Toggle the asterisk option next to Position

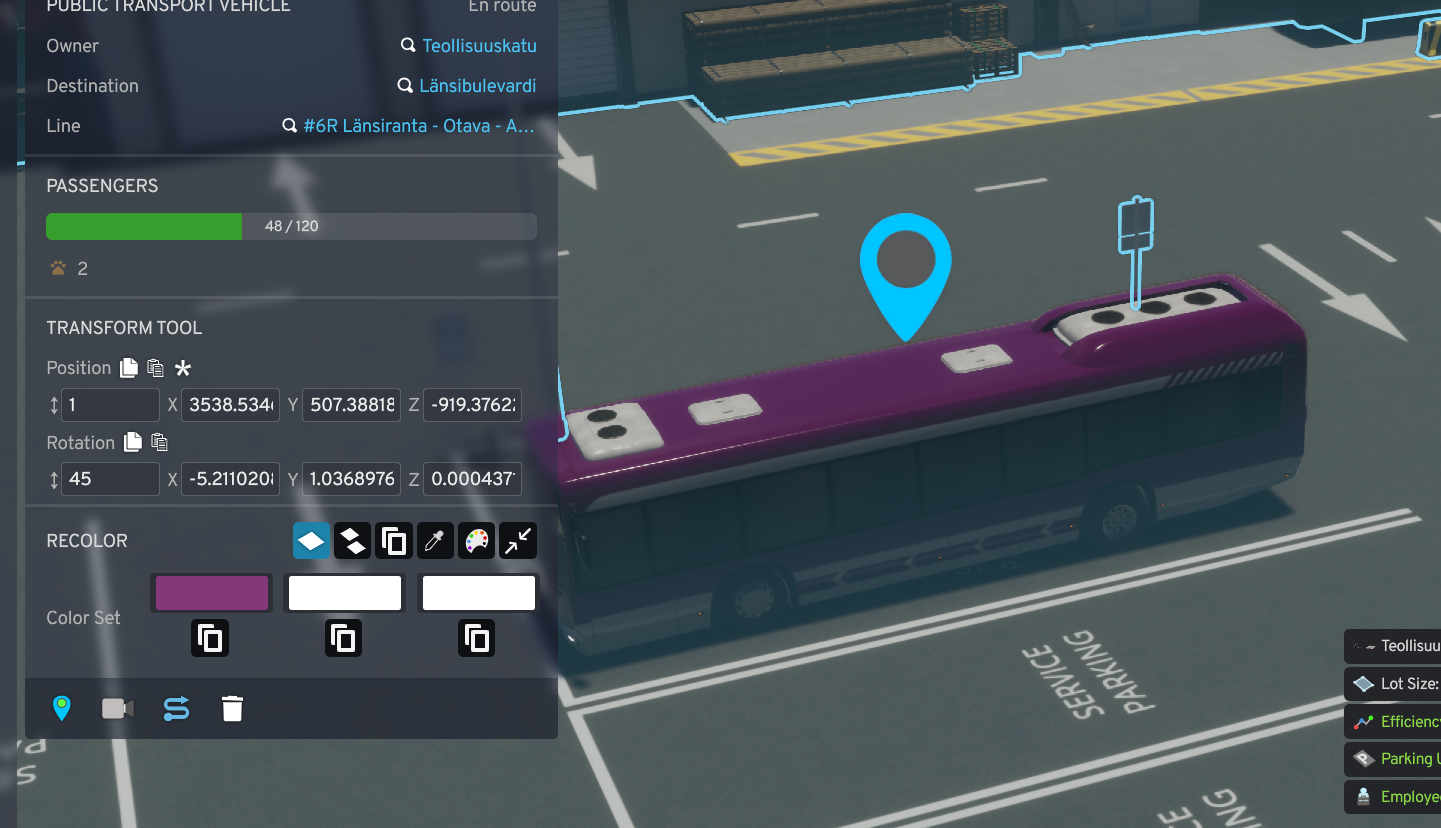pyautogui.click(x=182, y=368)
